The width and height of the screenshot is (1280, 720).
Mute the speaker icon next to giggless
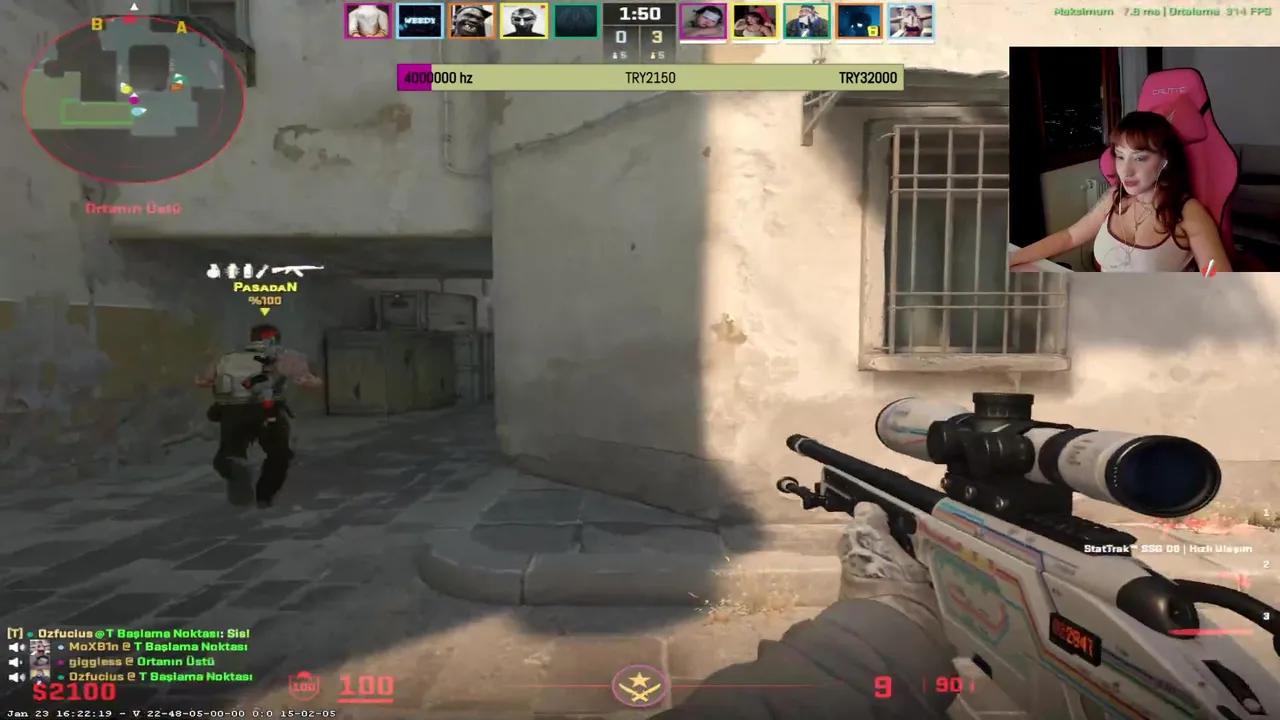point(15,662)
